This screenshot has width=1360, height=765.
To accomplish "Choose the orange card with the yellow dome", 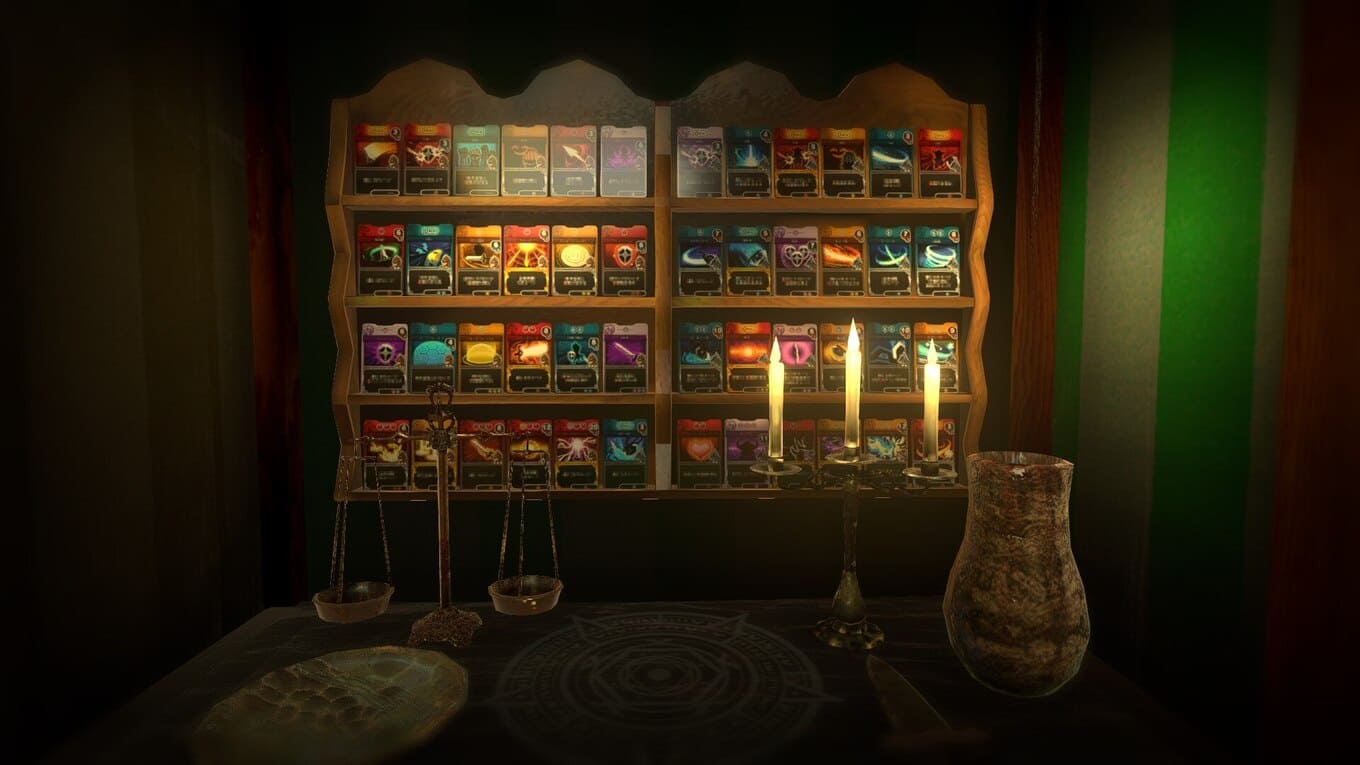I will pyautogui.click(x=481, y=357).
